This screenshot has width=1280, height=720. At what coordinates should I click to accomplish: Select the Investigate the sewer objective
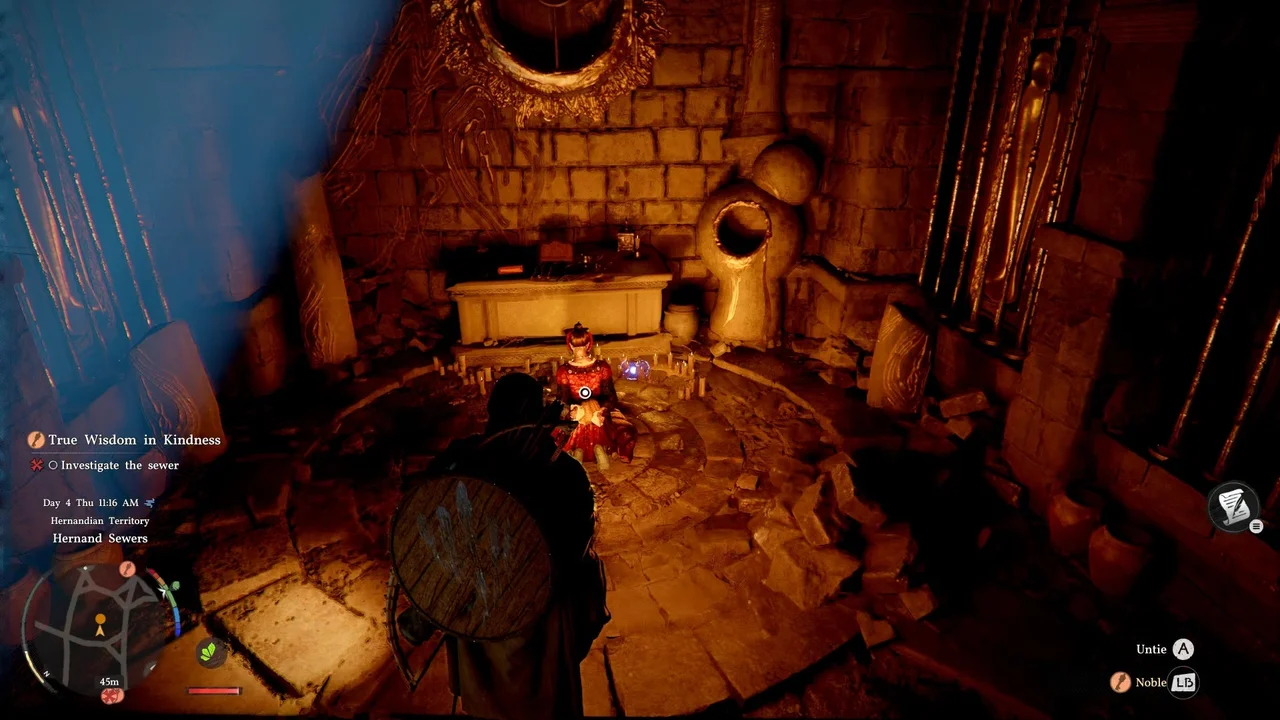click(119, 465)
